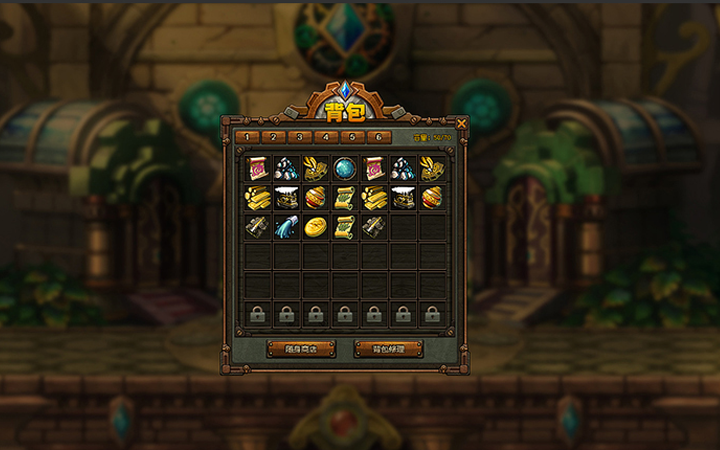Choose backpack page 6 tab

point(377,137)
